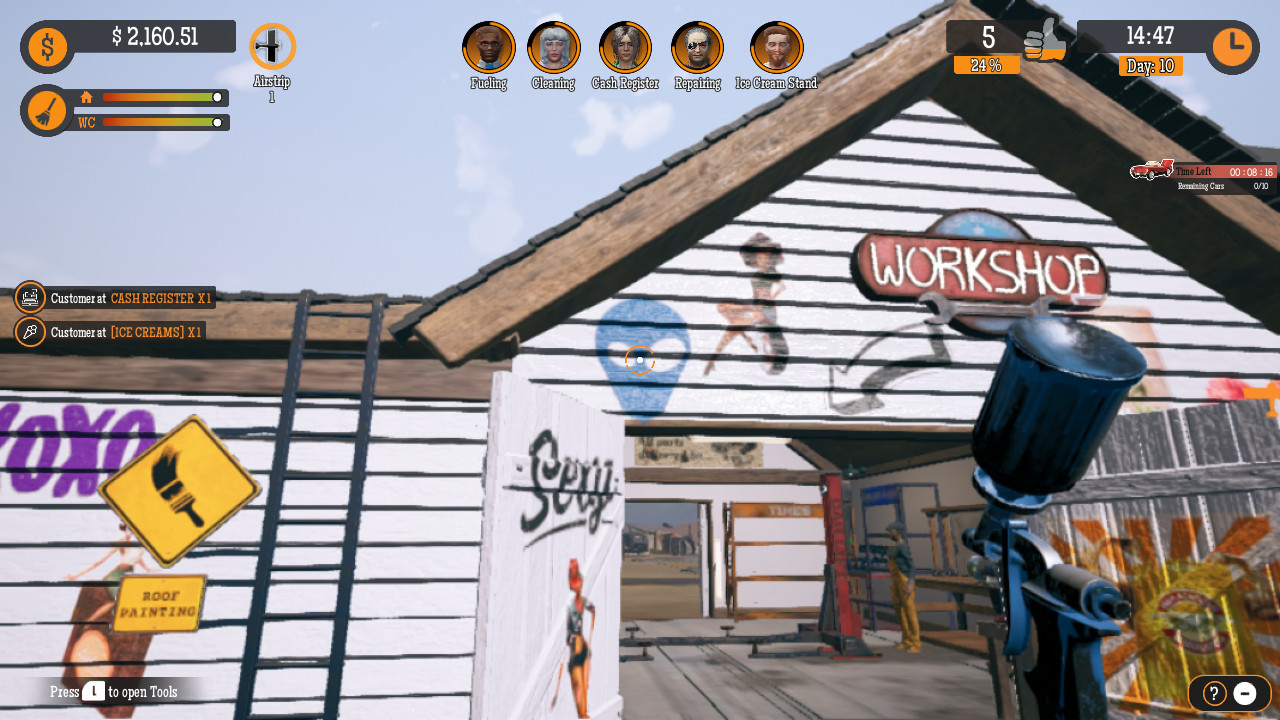Image resolution: width=1280 pixels, height=720 pixels.
Task: Click the thumbs up popularity icon
Action: click(x=1044, y=42)
